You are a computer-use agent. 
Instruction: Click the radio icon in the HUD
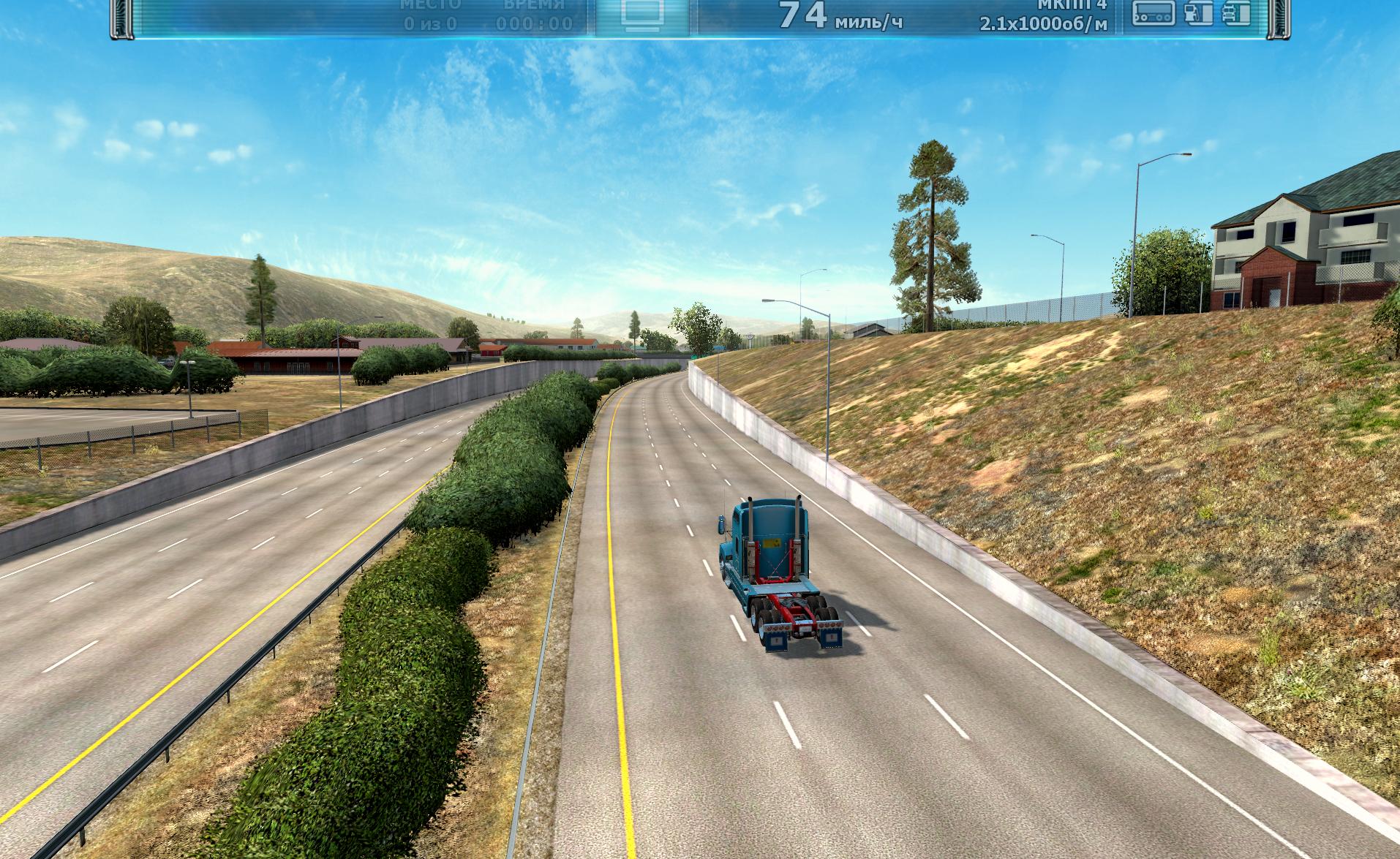(x=1154, y=13)
